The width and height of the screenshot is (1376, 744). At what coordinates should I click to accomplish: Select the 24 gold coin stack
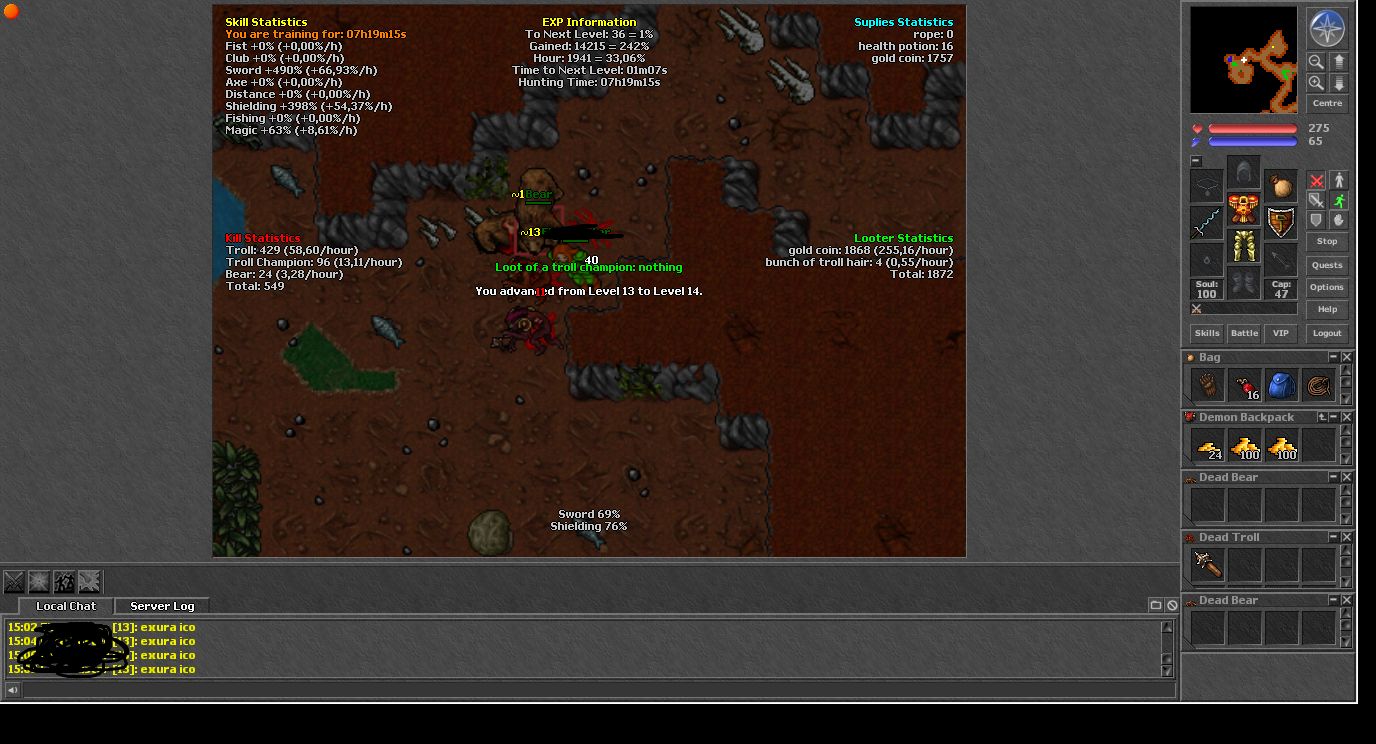[x=1208, y=446]
